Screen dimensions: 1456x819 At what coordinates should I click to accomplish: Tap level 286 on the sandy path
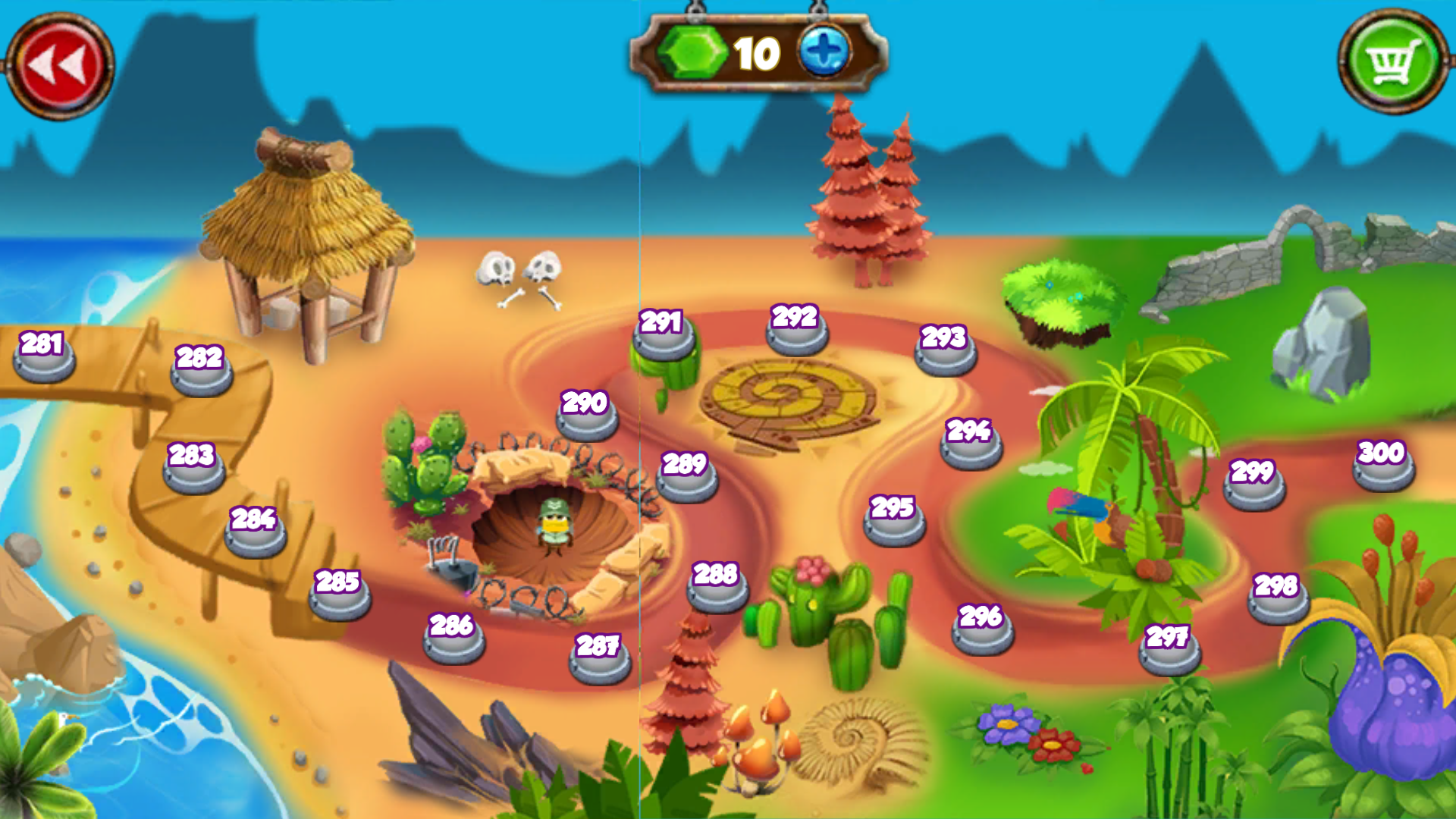tap(451, 645)
